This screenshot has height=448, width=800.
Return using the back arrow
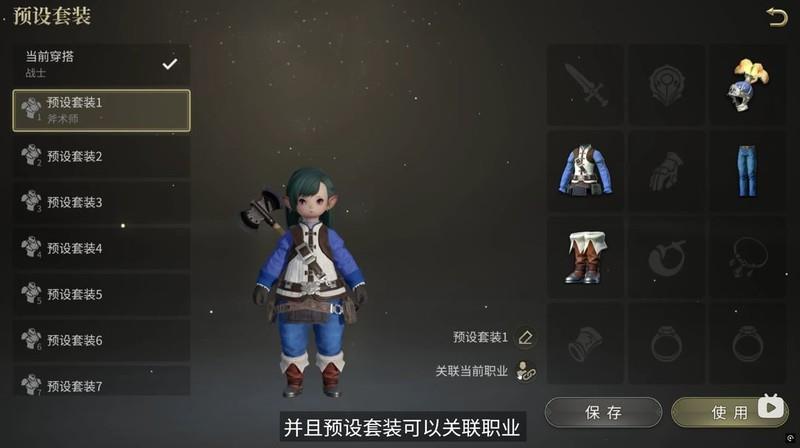coord(776,16)
